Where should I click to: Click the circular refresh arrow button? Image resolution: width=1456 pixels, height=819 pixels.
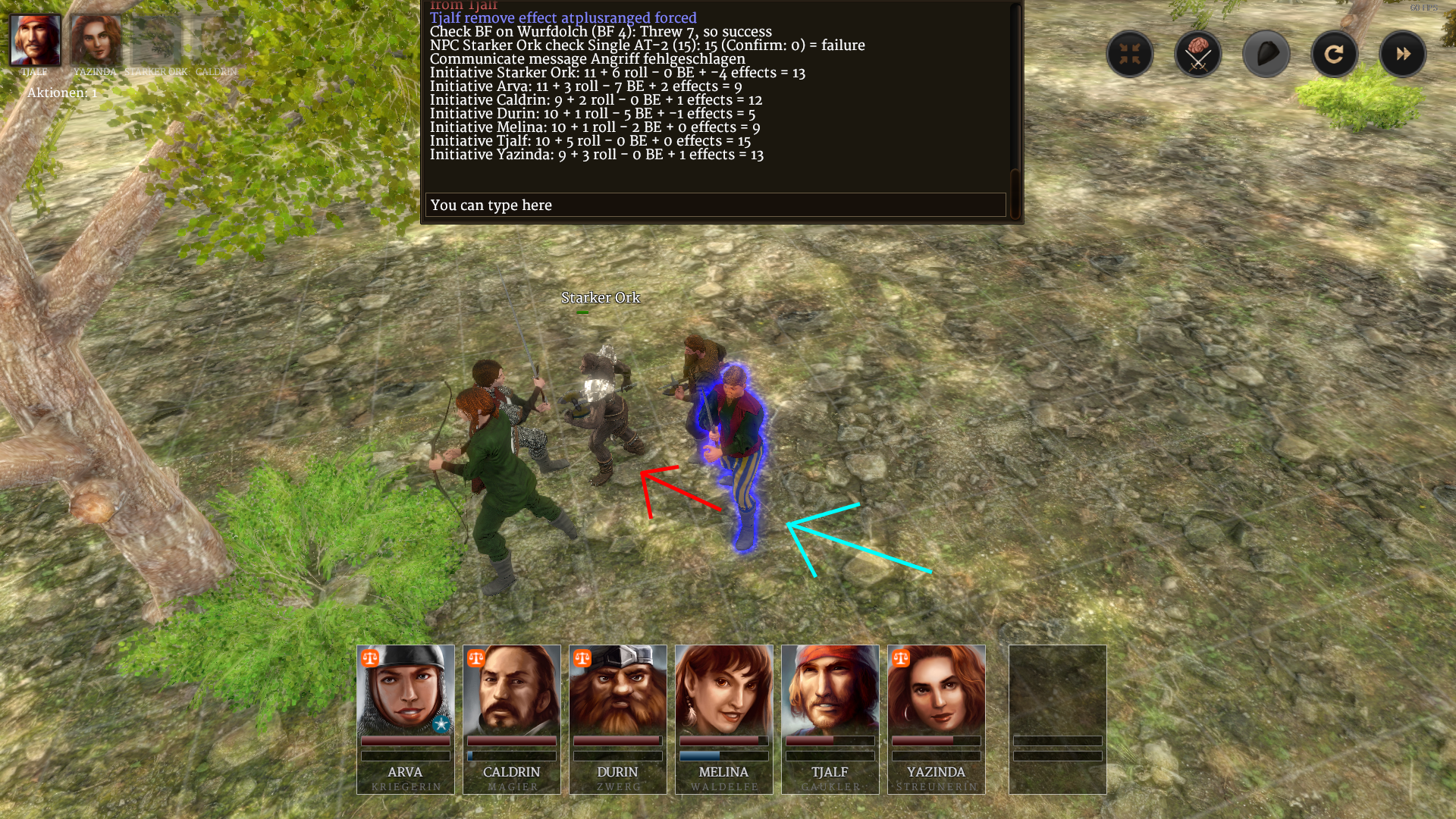(1334, 54)
